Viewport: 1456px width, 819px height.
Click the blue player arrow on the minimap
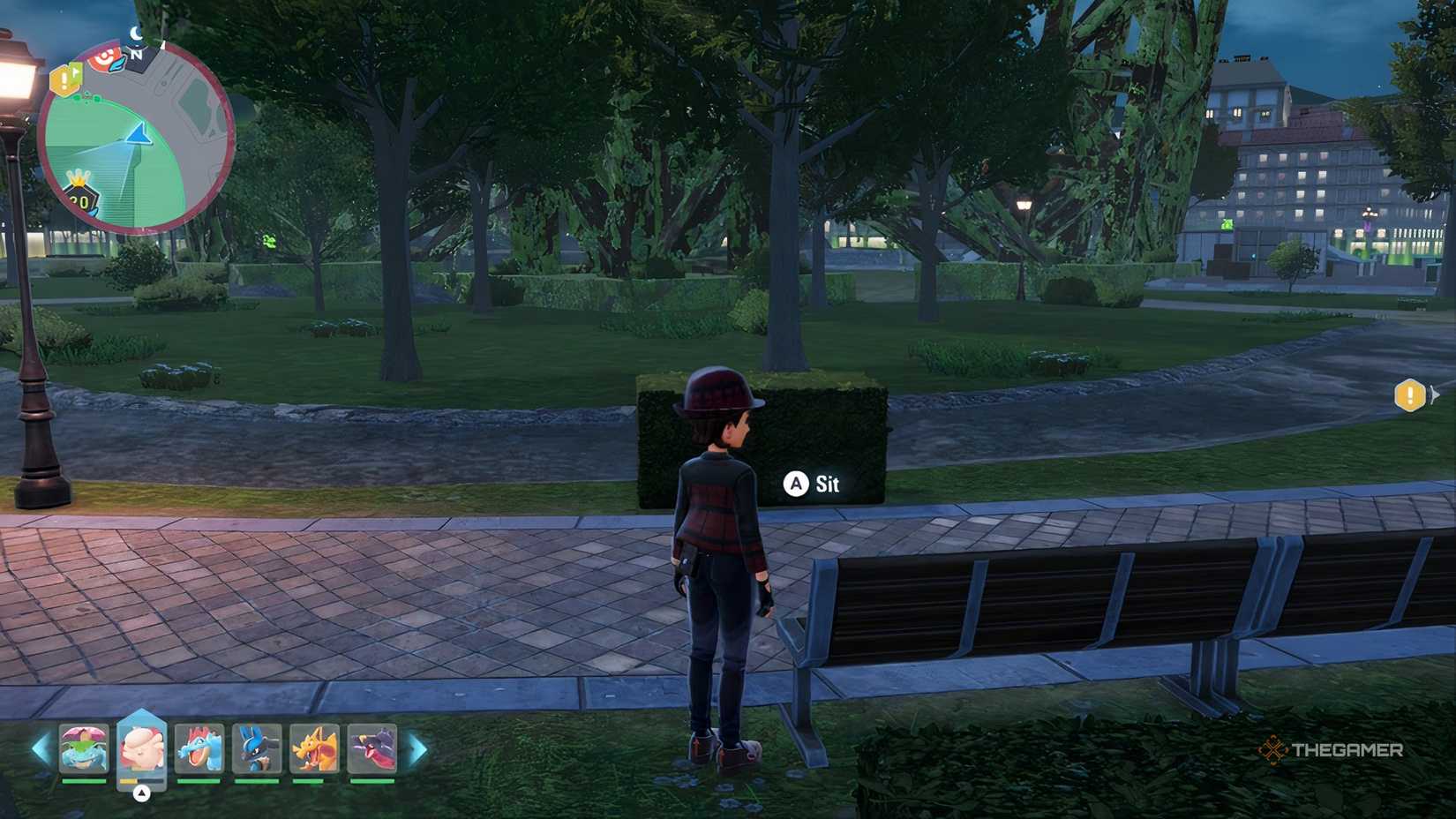pyautogui.click(x=139, y=134)
